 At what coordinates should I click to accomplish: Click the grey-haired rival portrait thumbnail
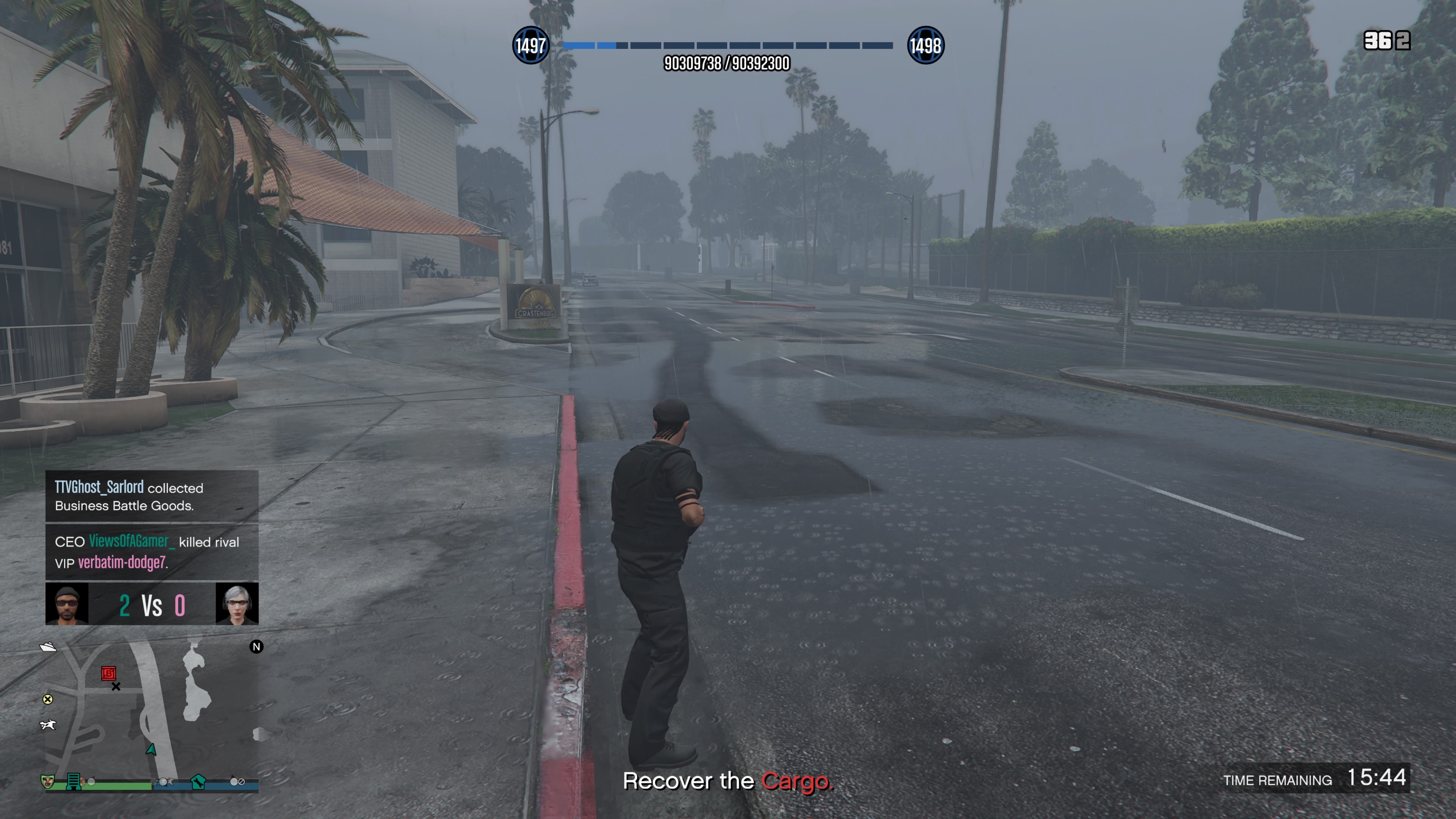pos(237,604)
